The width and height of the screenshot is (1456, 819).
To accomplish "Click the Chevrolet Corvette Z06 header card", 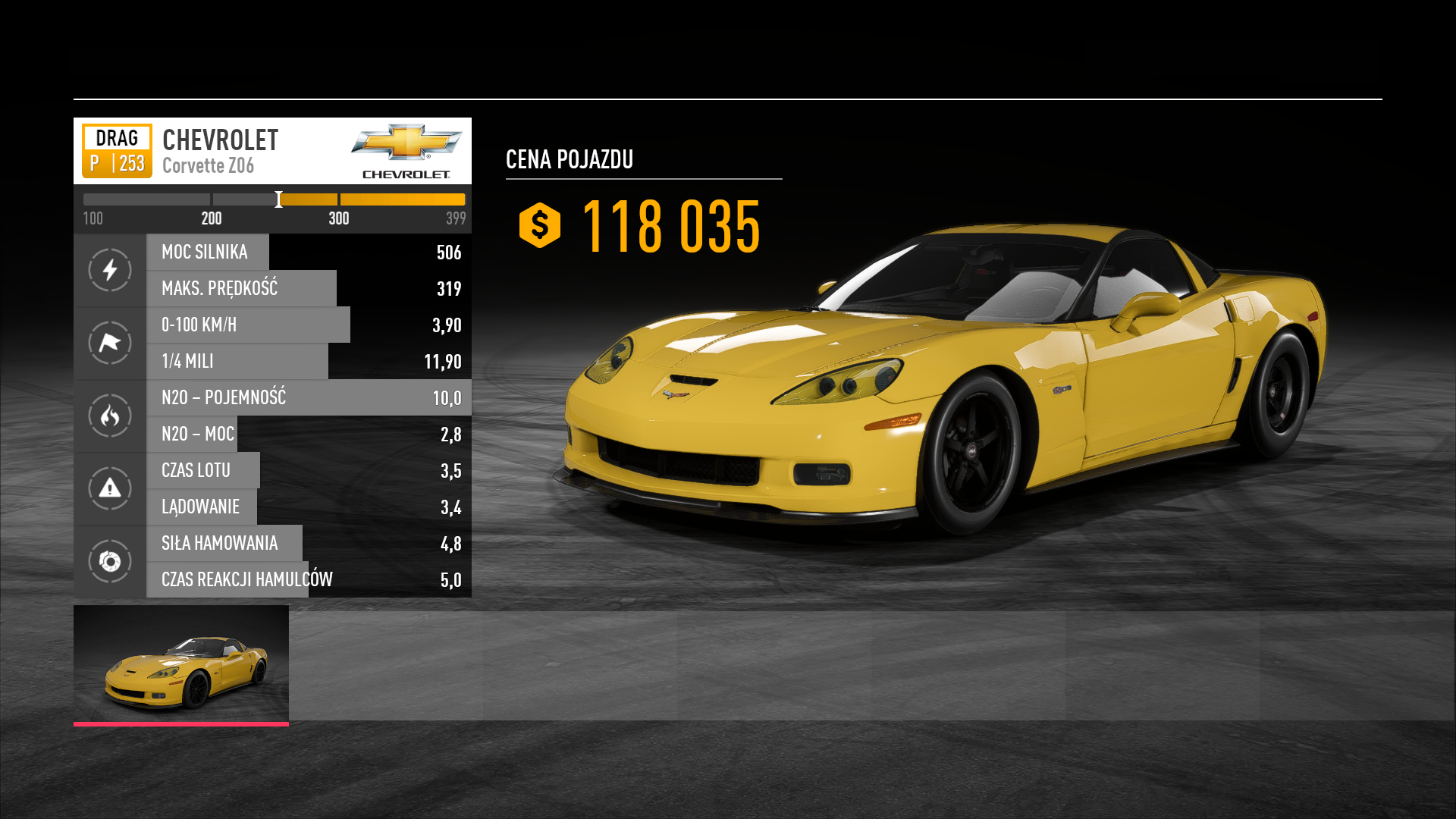I will point(272,151).
